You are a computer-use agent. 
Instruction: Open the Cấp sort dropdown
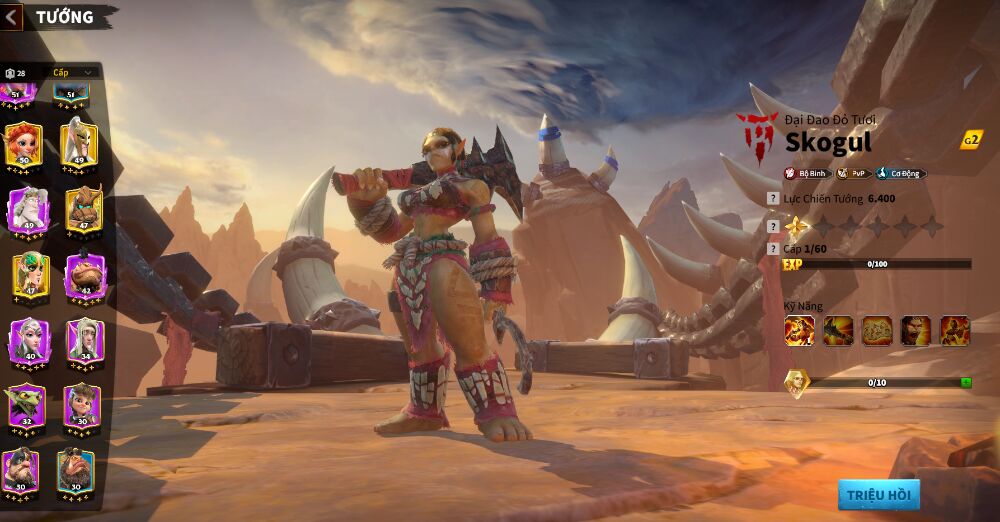[75, 72]
